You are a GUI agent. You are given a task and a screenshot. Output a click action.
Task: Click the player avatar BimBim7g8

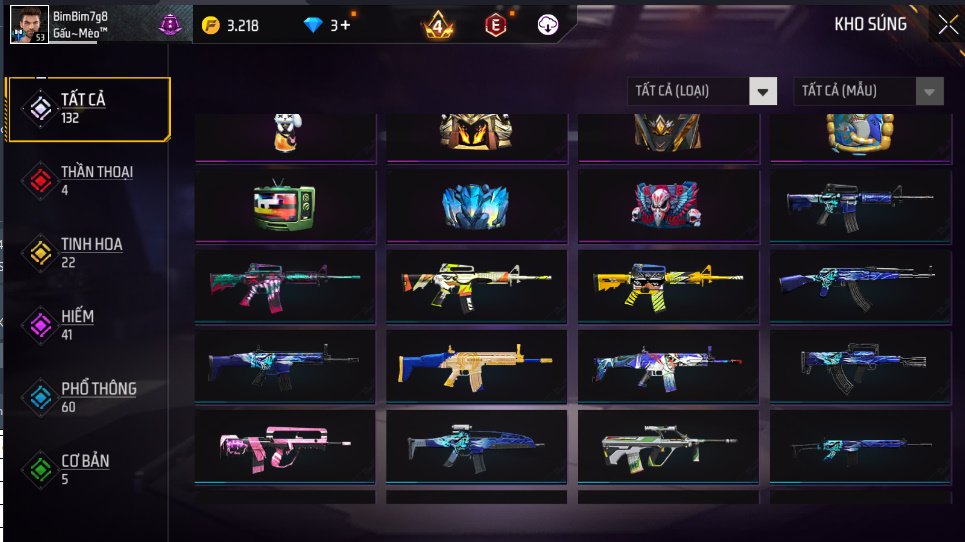(x=29, y=24)
